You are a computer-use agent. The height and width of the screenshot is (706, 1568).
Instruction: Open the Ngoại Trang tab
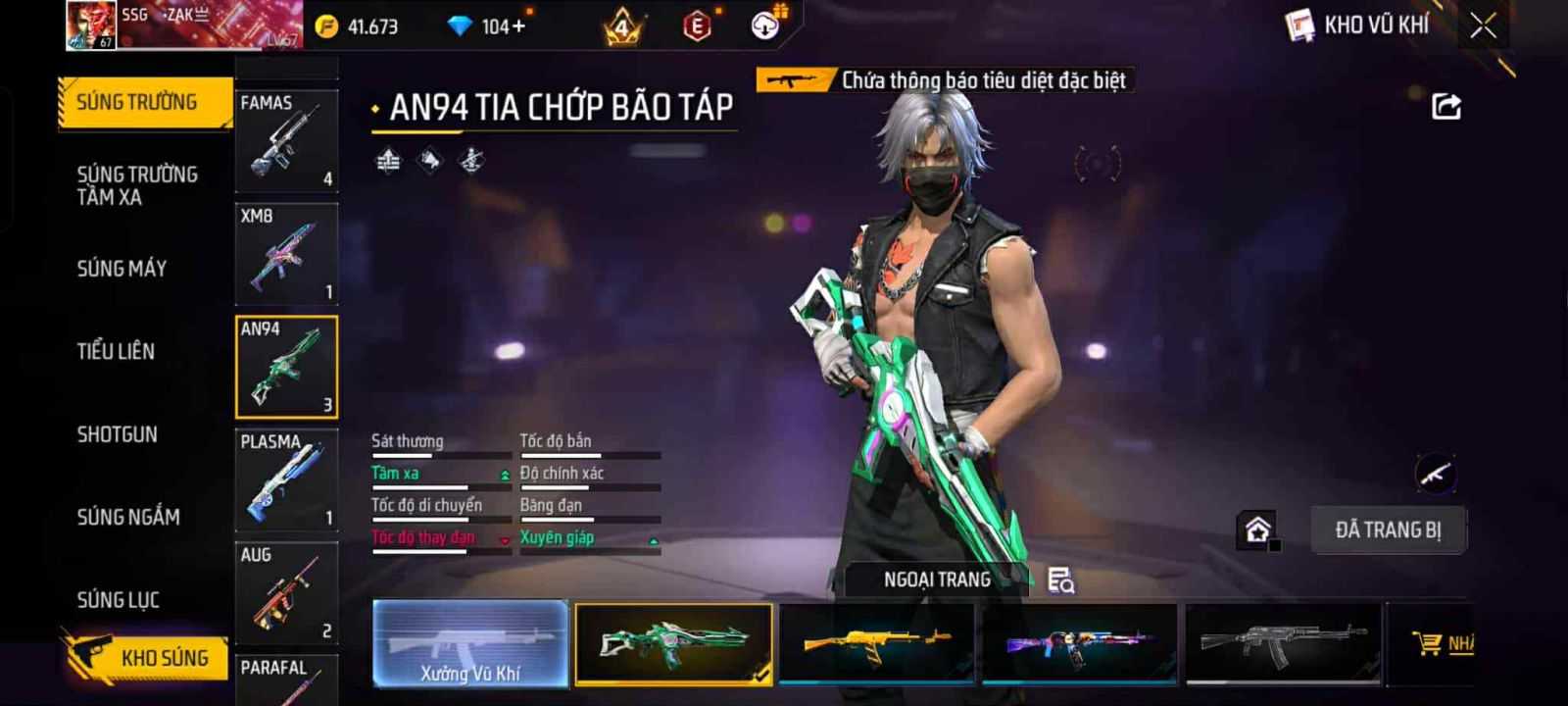[x=937, y=580]
